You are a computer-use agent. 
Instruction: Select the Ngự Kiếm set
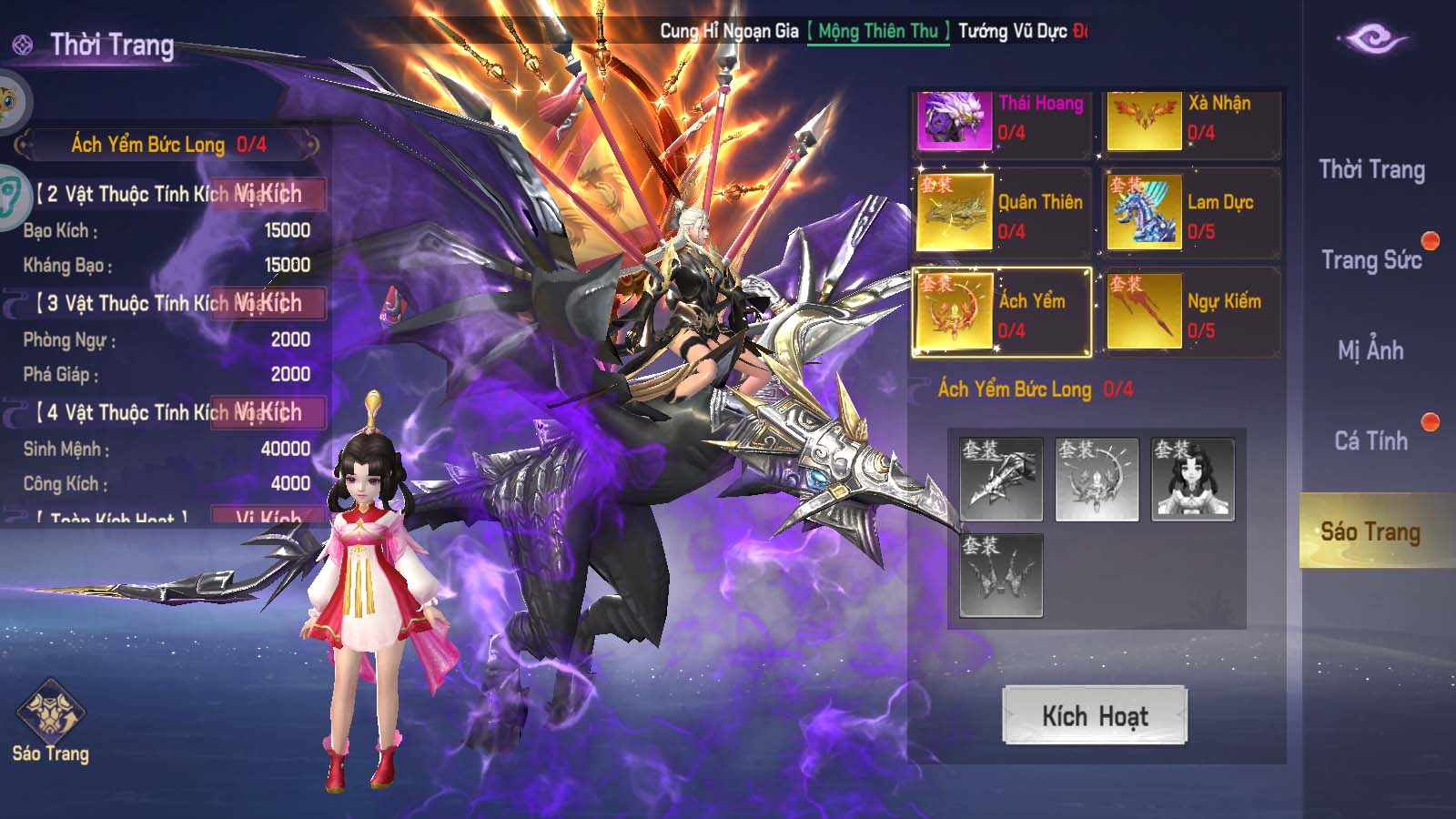pos(1191,313)
